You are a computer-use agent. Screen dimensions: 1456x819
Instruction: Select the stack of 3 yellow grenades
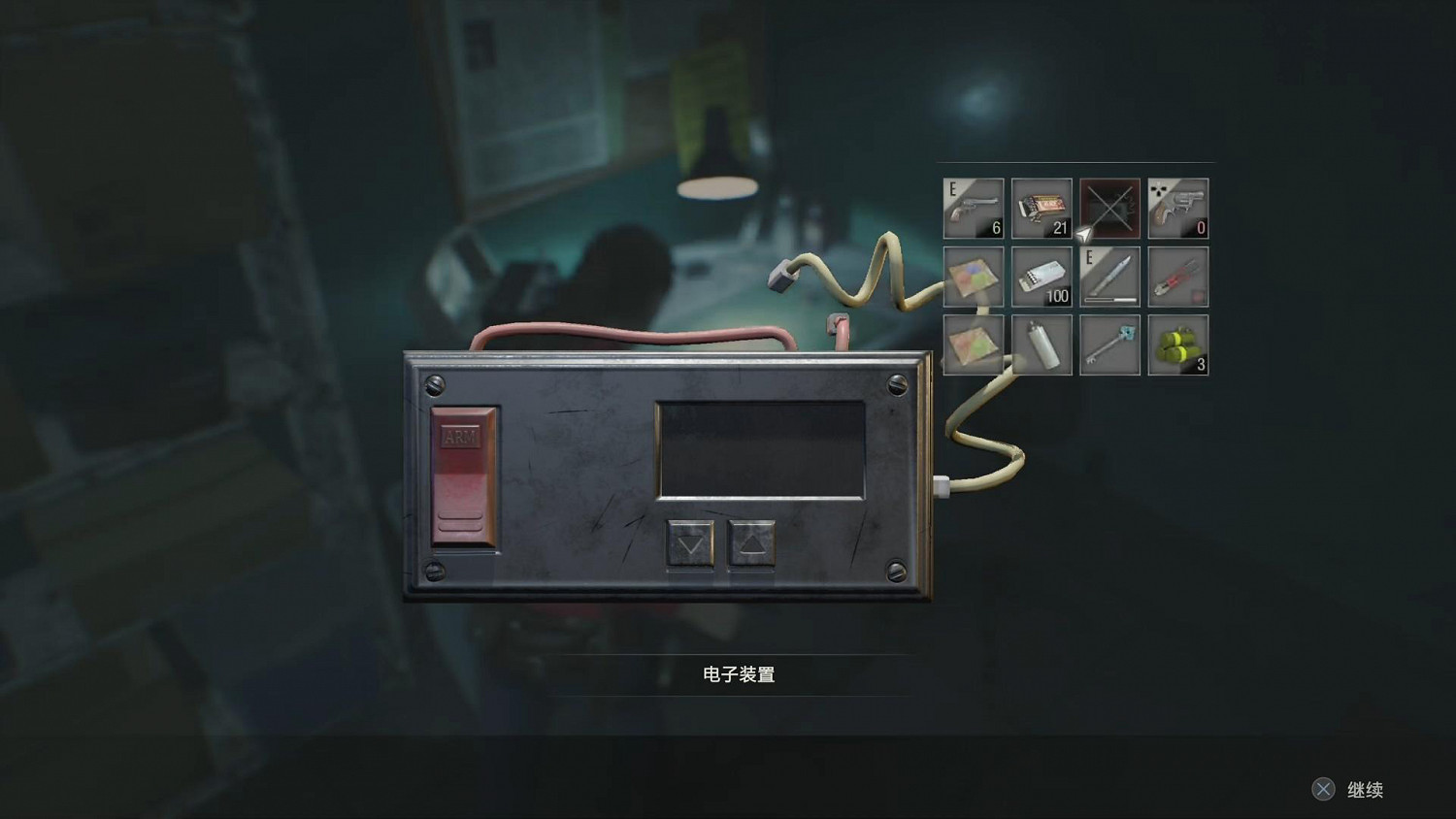pyautogui.click(x=1177, y=344)
